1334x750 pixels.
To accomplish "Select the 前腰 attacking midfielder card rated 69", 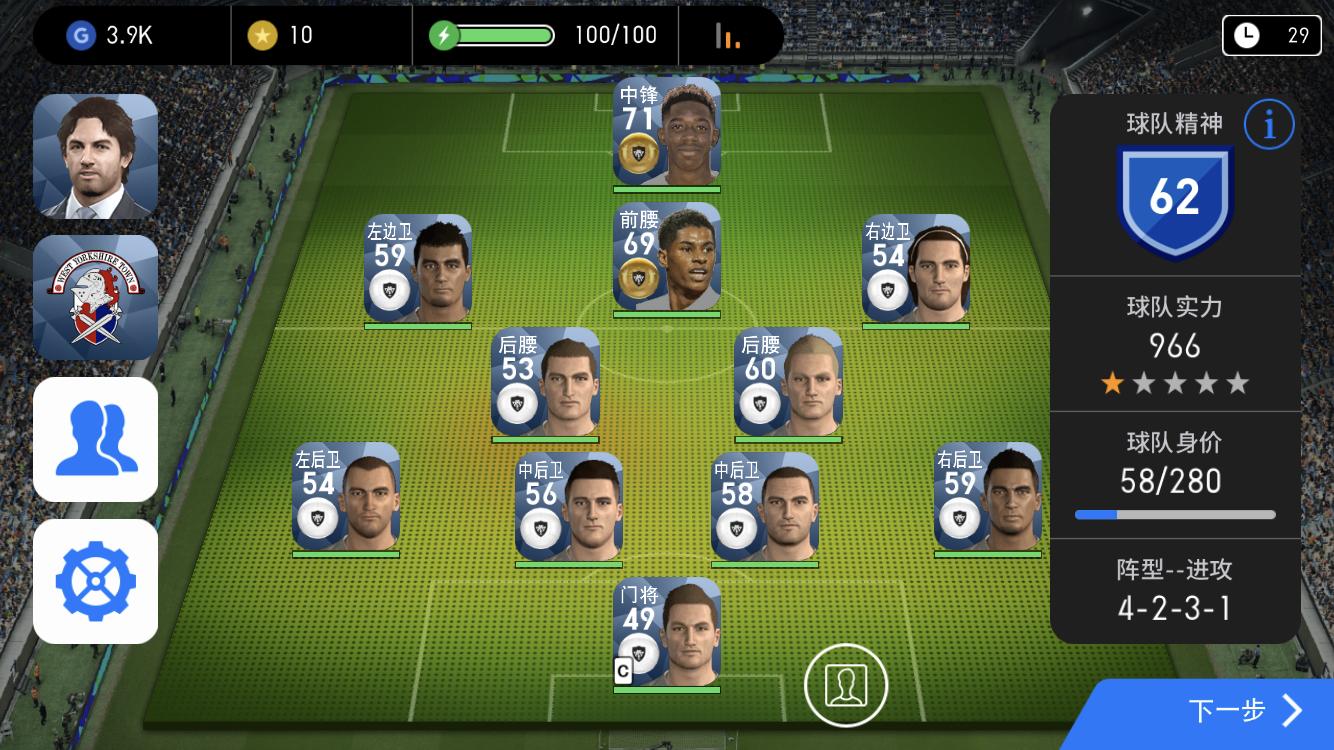I will tap(667, 257).
